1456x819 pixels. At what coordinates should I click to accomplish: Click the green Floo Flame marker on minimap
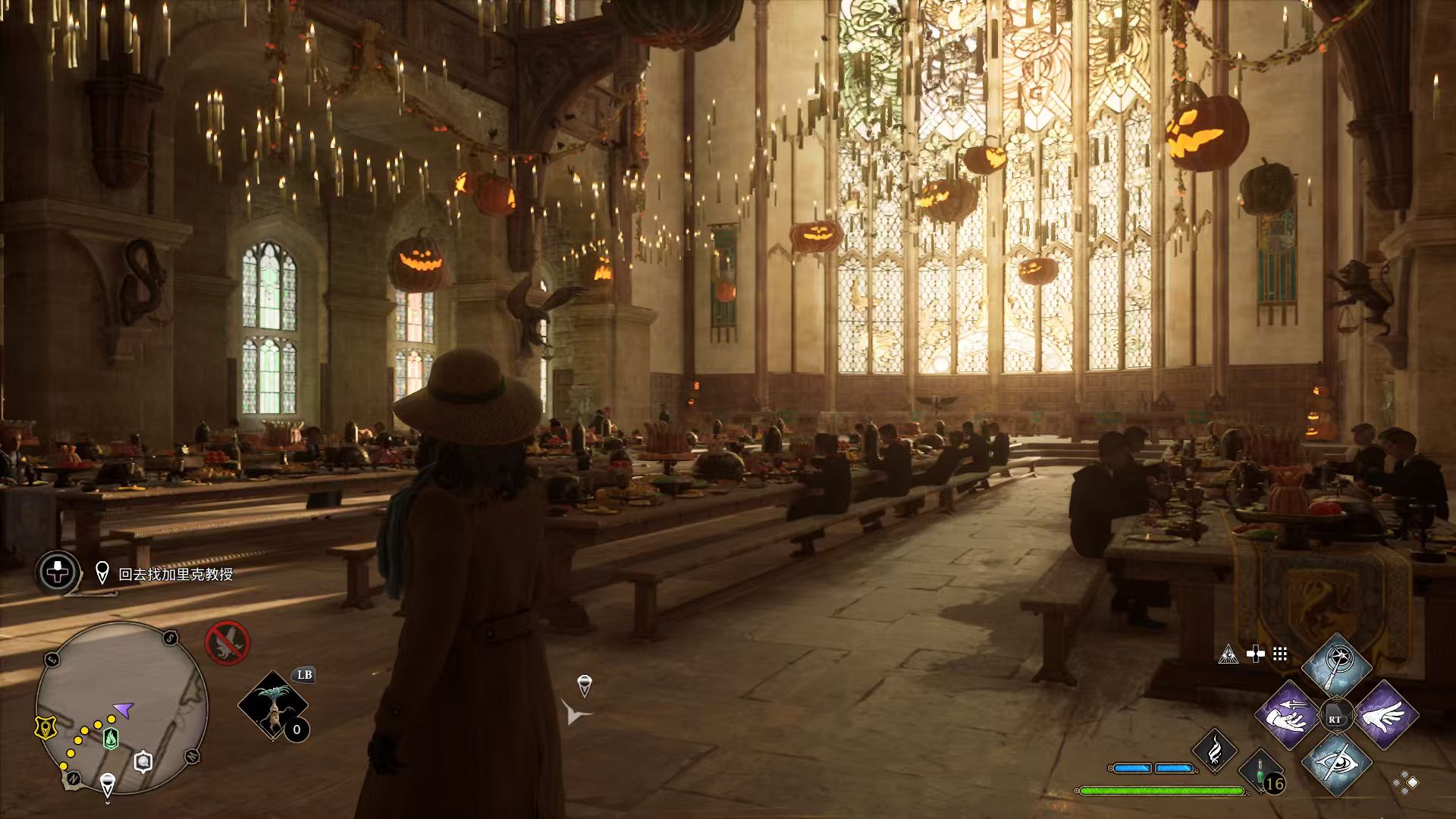tap(111, 737)
